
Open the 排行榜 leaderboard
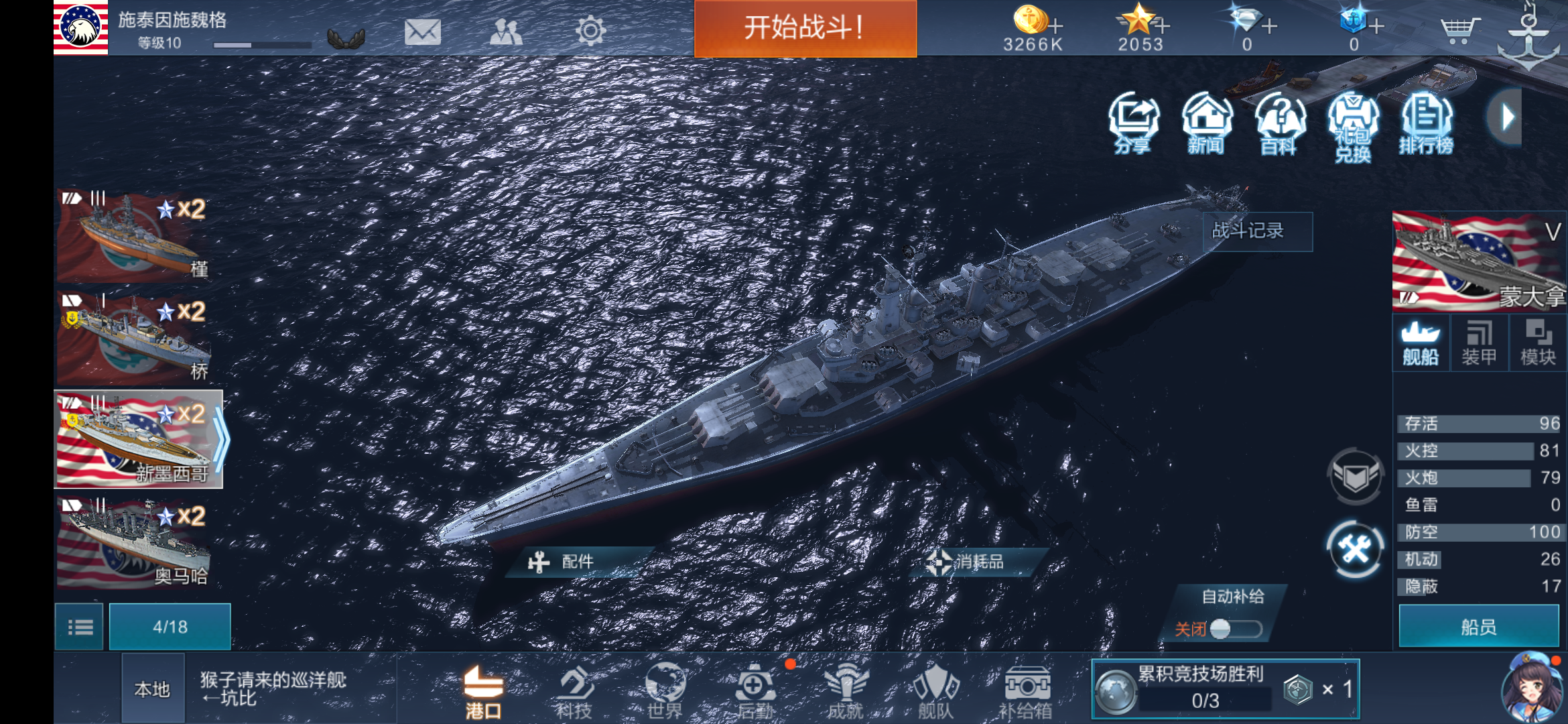point(1426,122)
